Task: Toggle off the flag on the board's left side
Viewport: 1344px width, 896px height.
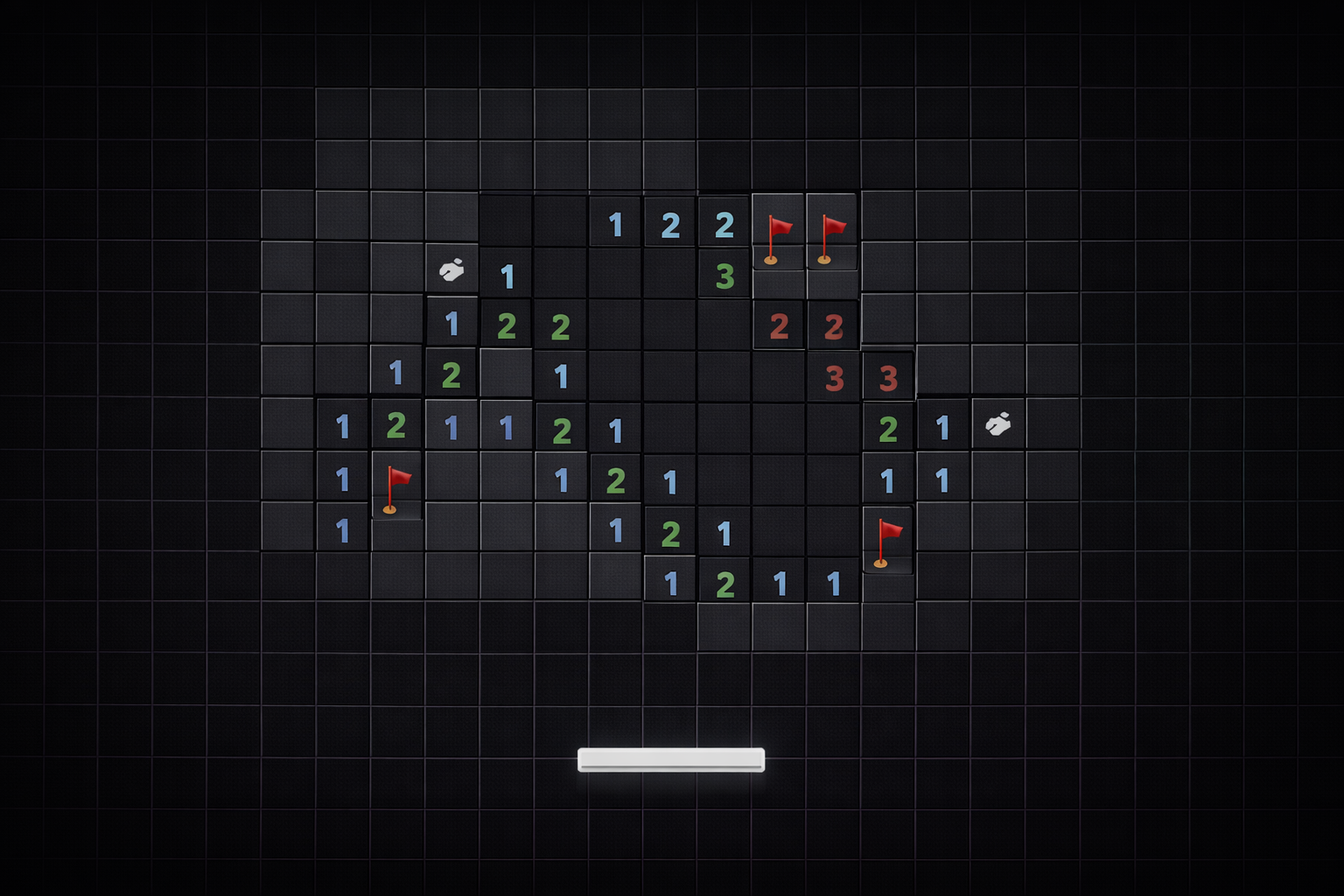Action: click(x=396, y=479)
